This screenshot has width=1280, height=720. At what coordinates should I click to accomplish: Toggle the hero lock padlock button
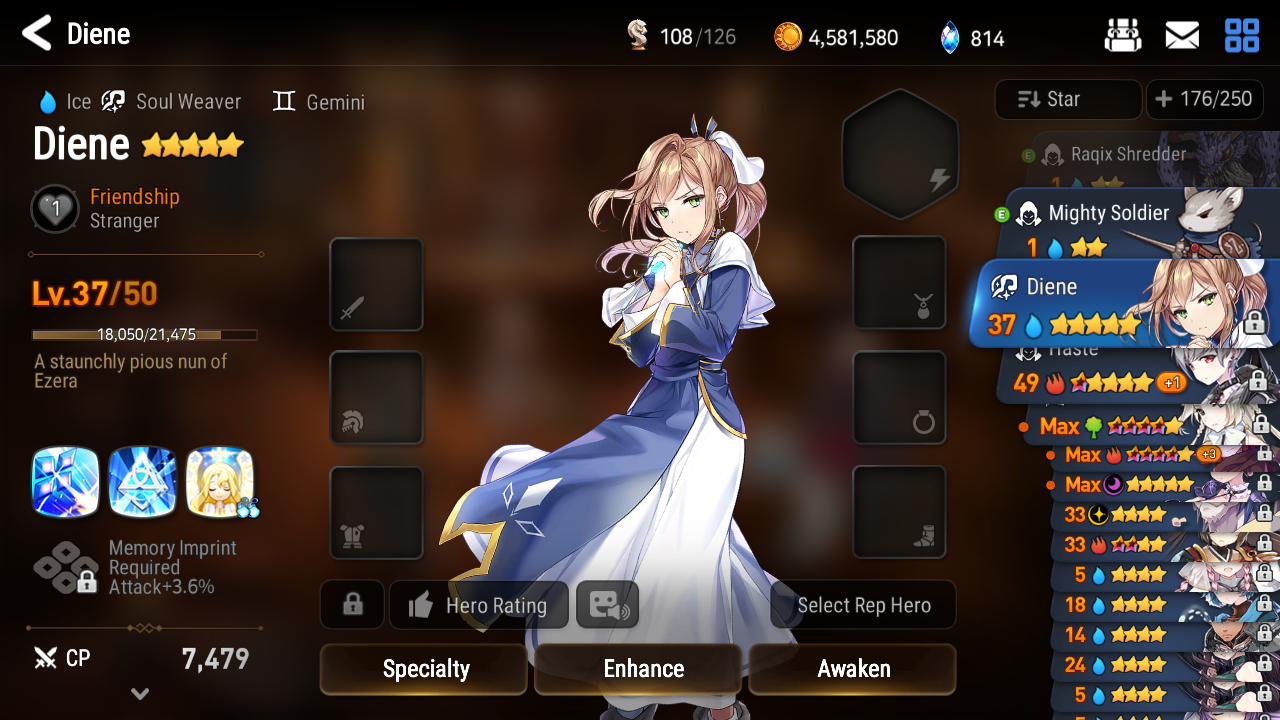pyautogui.click(x=352, y=605)
